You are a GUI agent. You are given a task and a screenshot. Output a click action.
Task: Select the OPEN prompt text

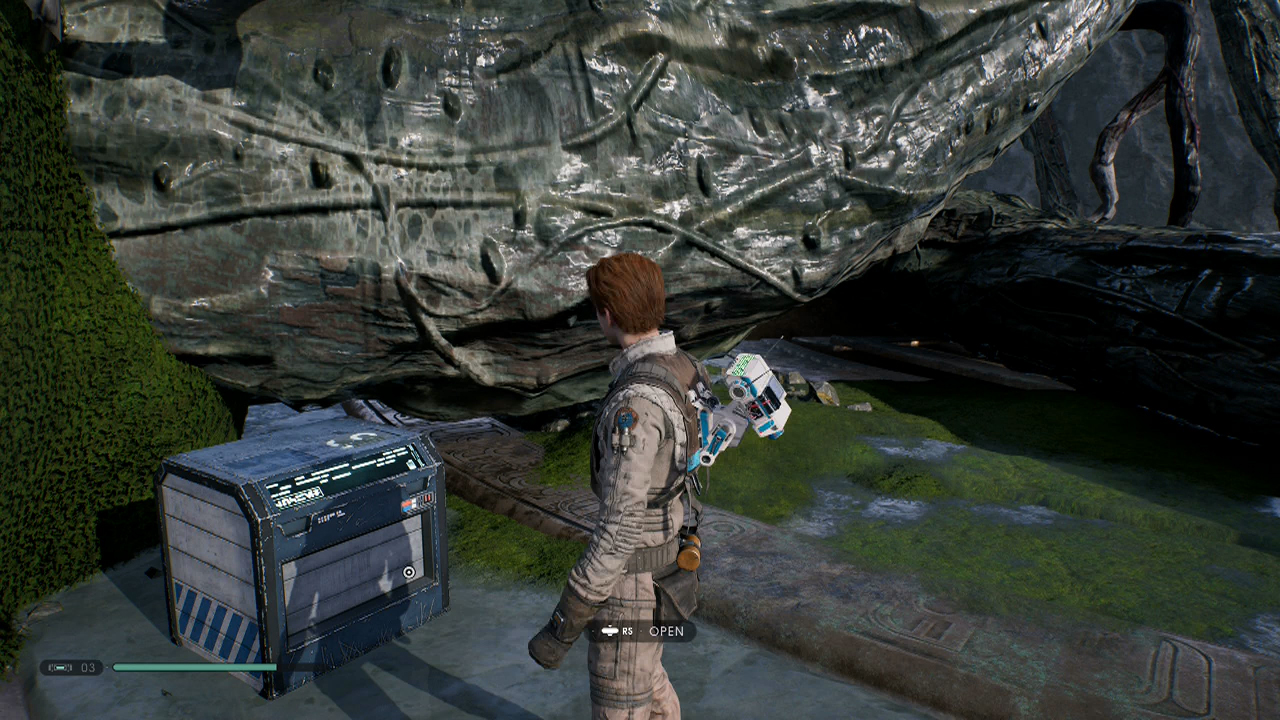click(666, 632)
